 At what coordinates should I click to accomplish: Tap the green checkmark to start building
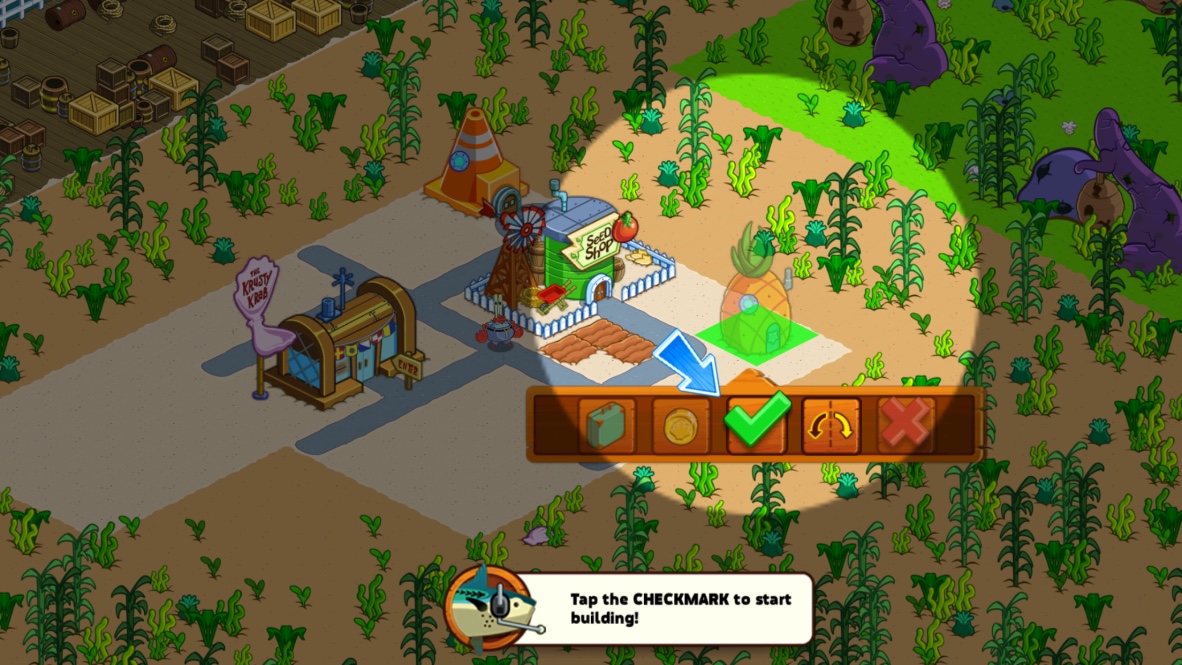(756, 424)
